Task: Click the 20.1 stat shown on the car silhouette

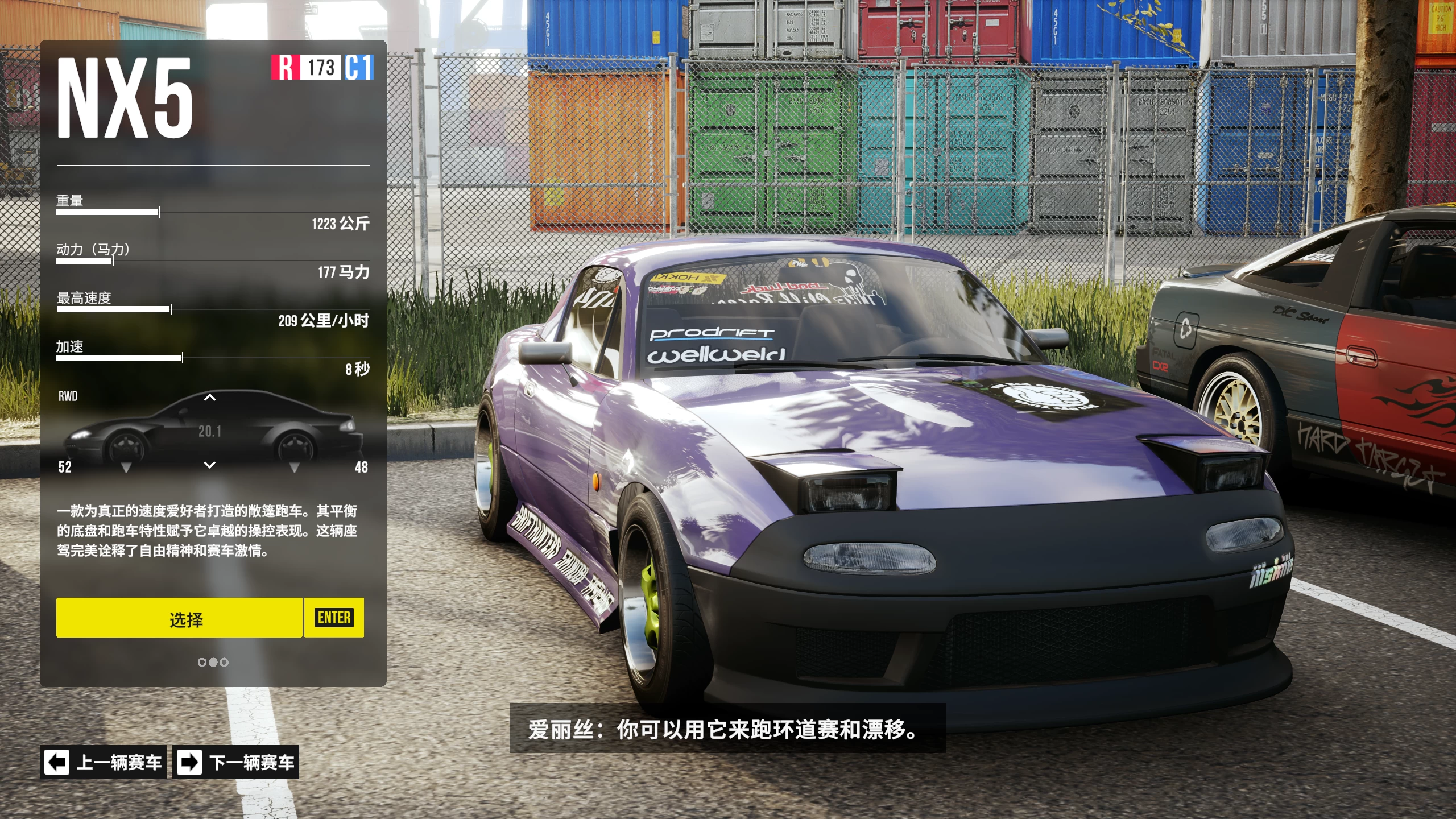Action: [x=211, y=431]
